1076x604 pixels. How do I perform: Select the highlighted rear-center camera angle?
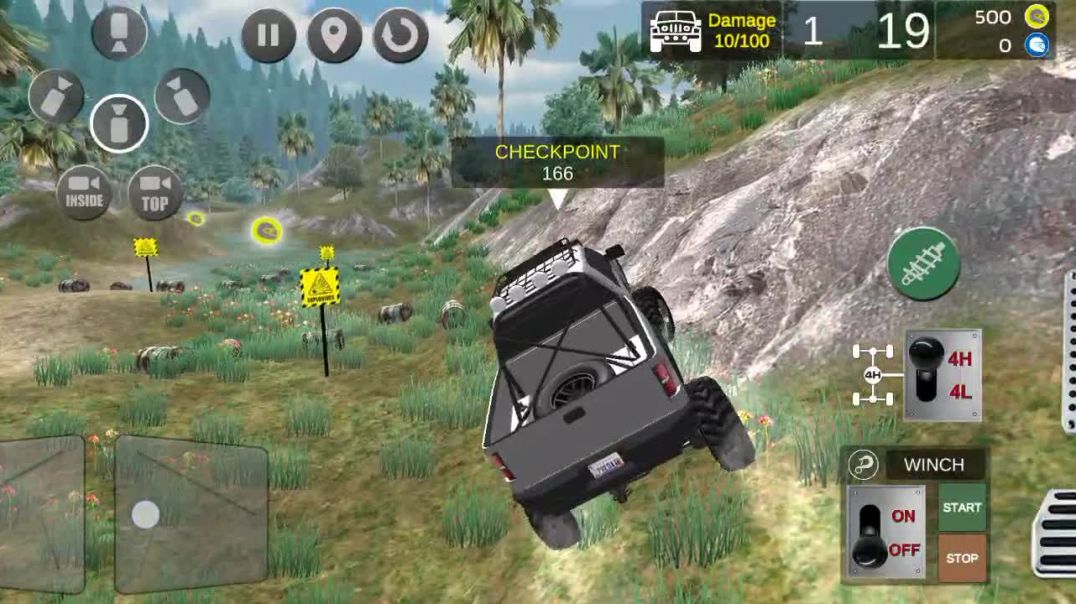119,124
